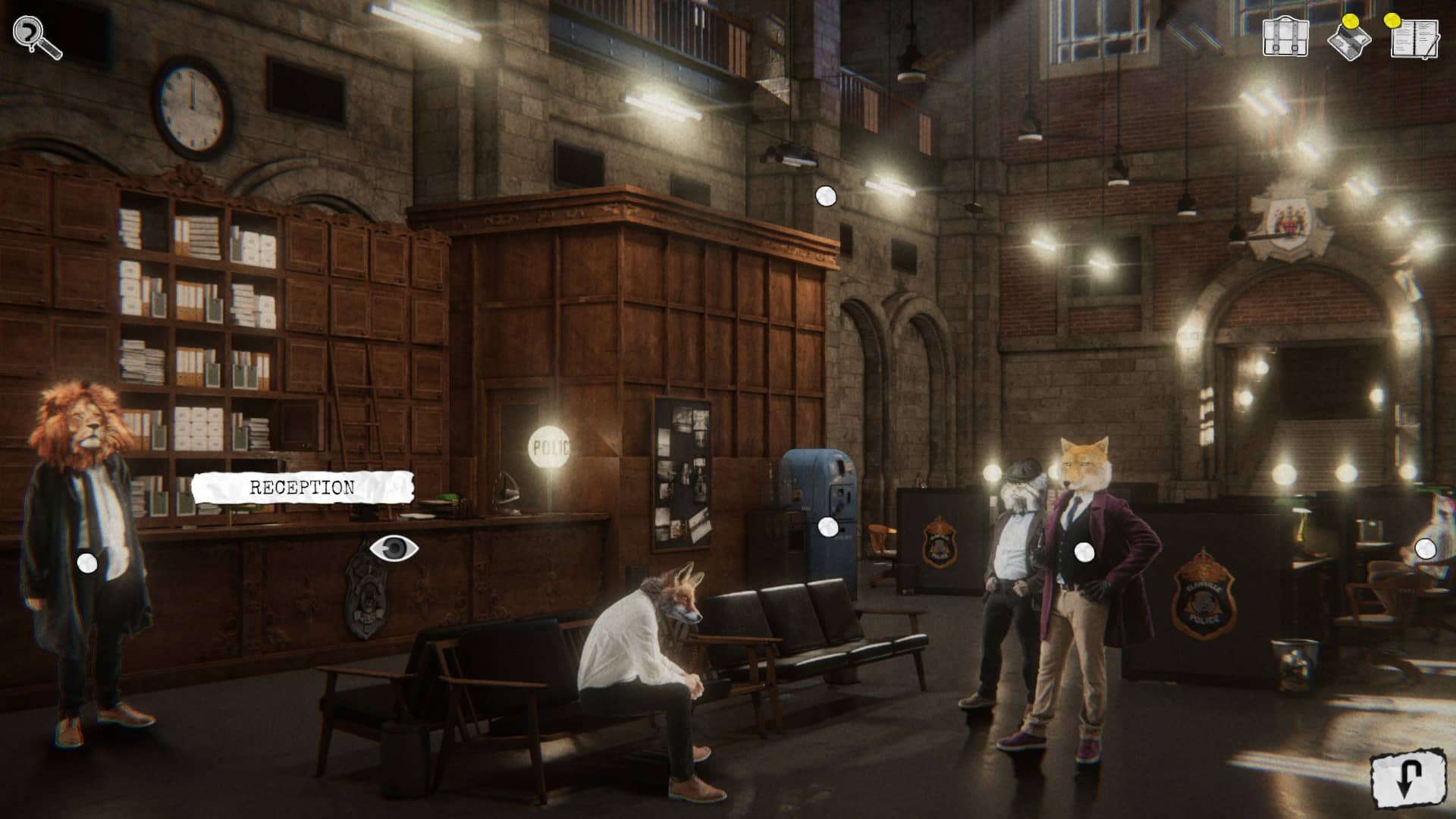Select the hotspot on the blue machine
This screenshot has height=819, width=1456.
[x=828, y=527]
